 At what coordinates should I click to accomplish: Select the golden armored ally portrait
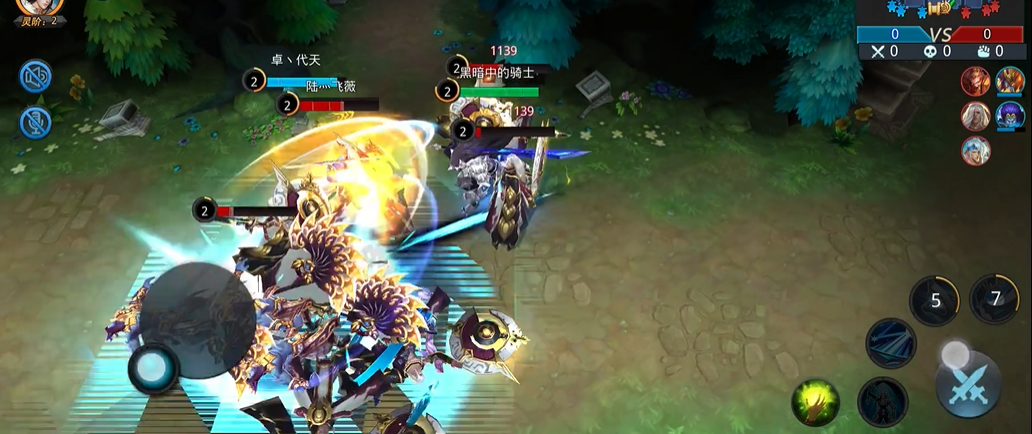coord(1009,82)
